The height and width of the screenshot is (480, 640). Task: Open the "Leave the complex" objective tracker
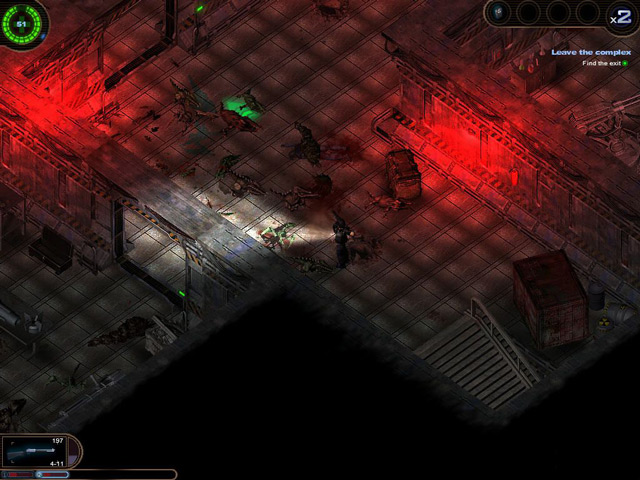point(592,52)
